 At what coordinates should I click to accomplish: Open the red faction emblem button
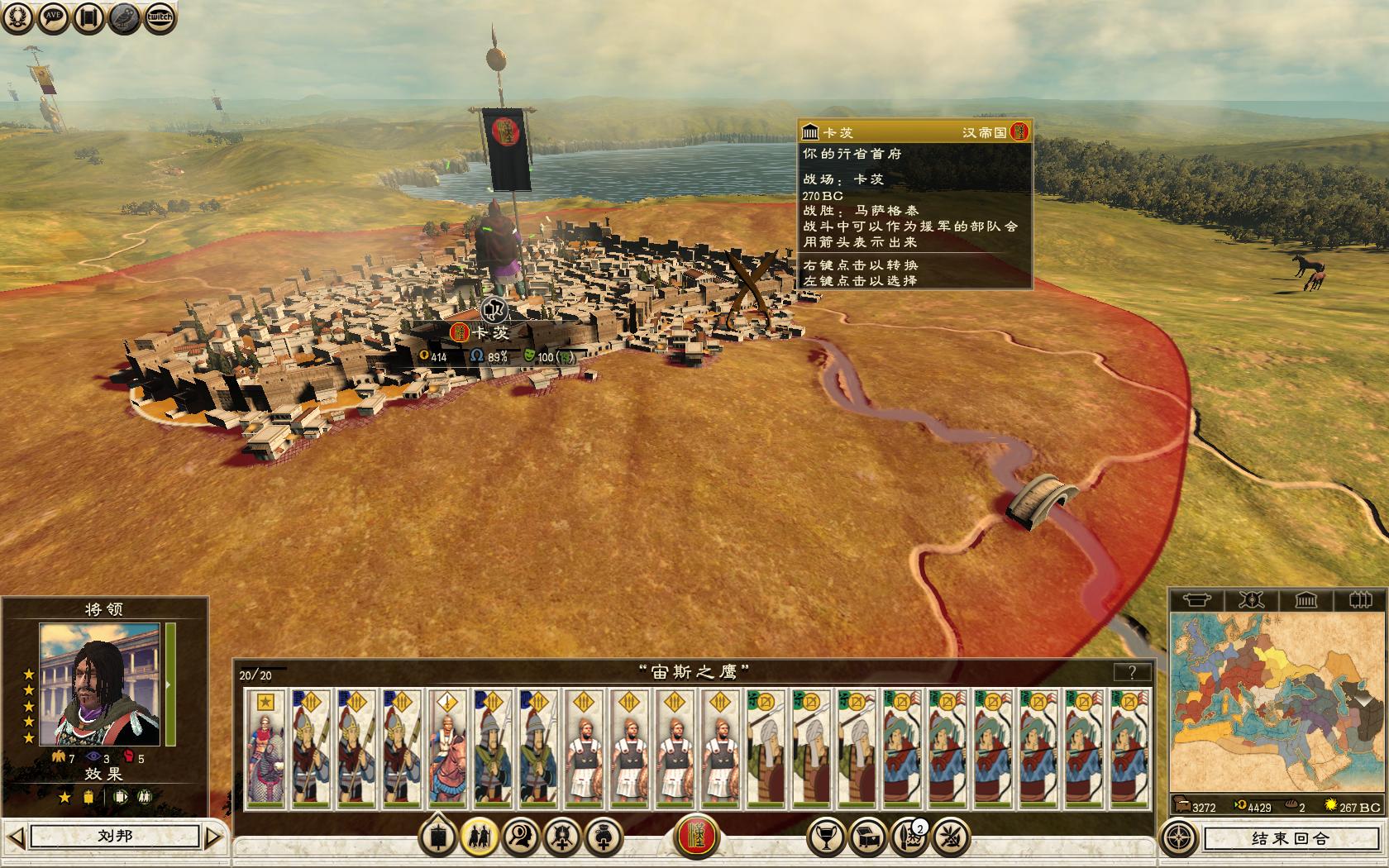(696, 837)
